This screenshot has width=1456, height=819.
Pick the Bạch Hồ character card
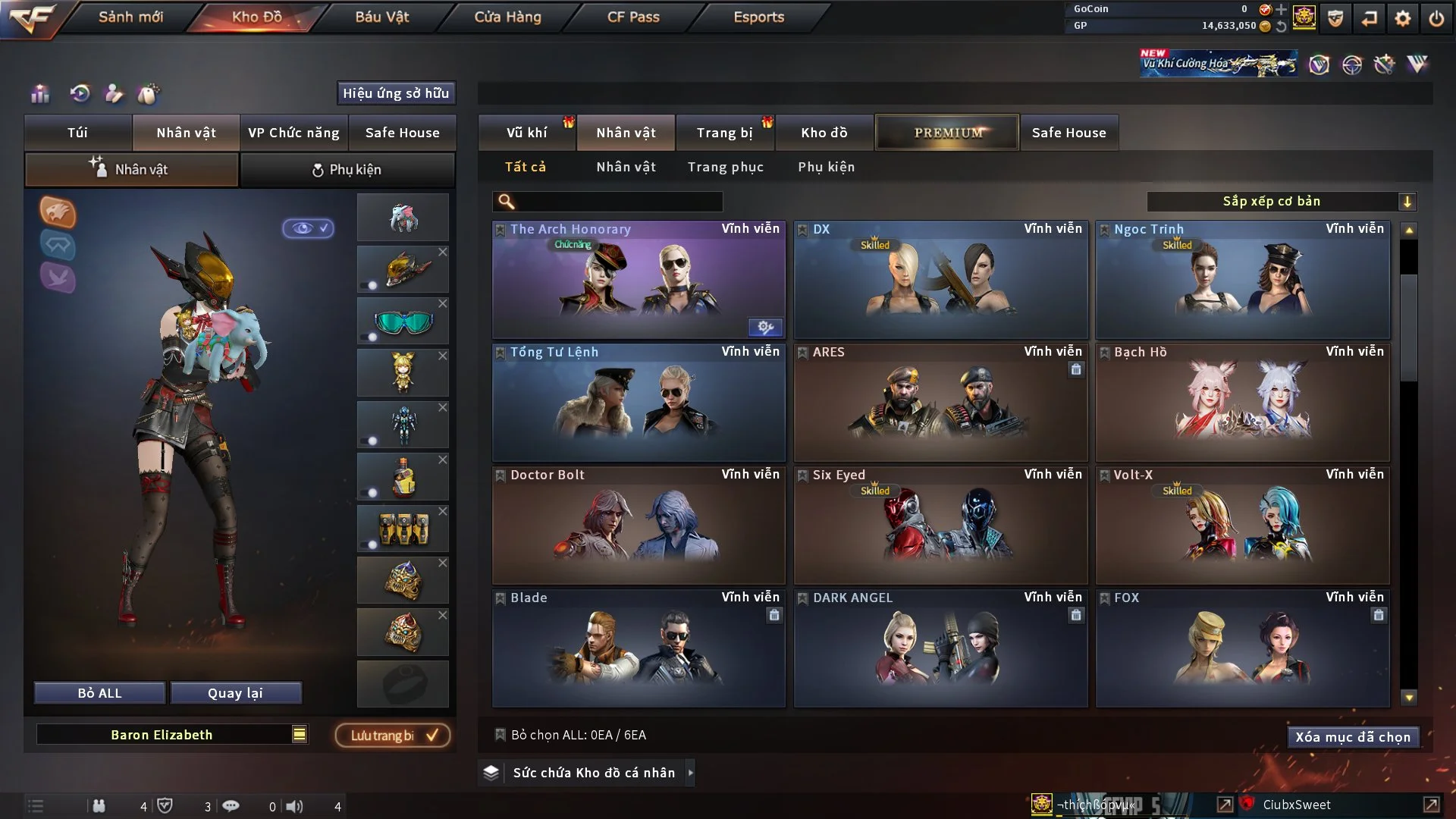(1242, 403)
